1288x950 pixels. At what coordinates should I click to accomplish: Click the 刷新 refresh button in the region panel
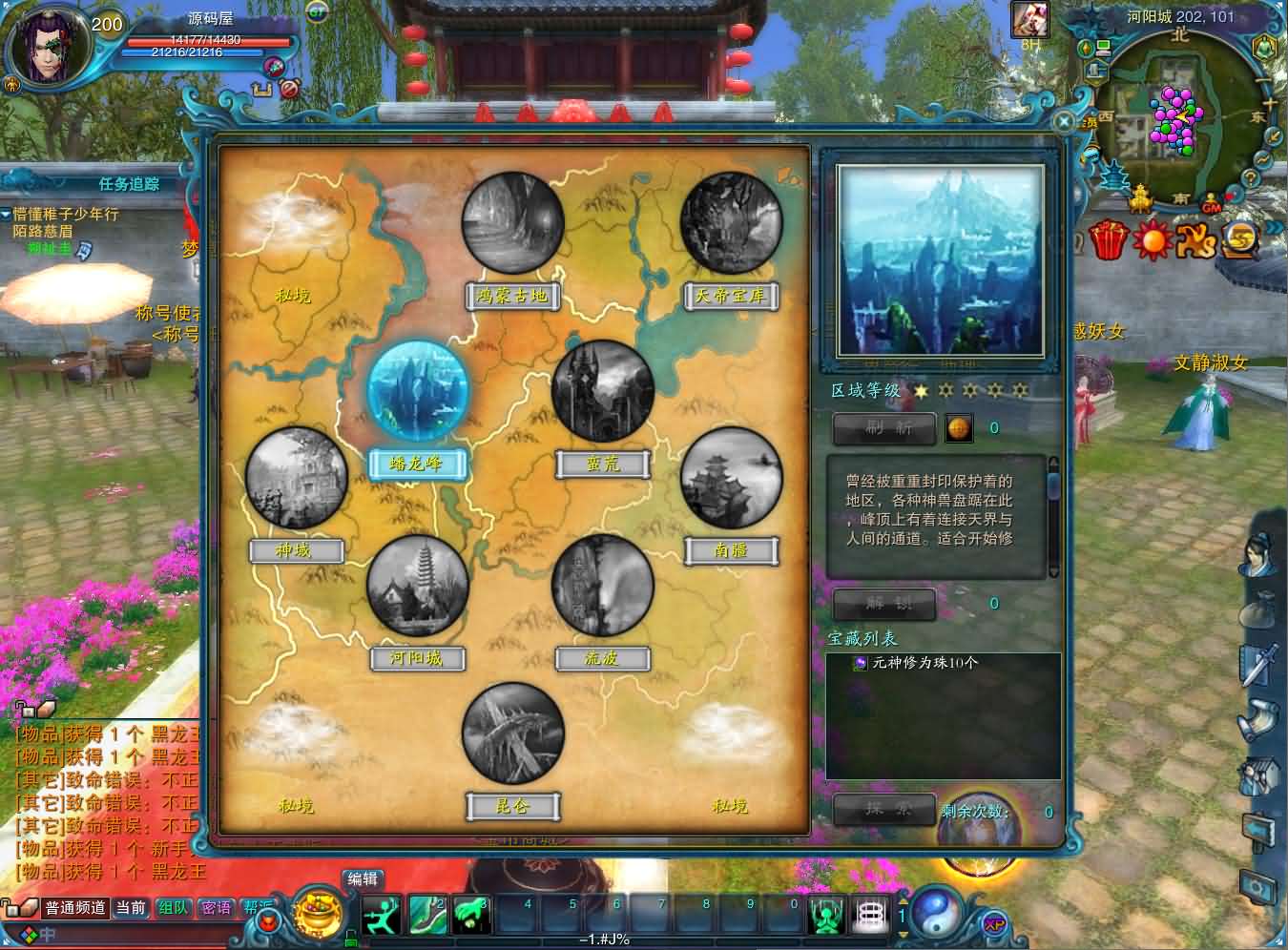pos(883,429)
